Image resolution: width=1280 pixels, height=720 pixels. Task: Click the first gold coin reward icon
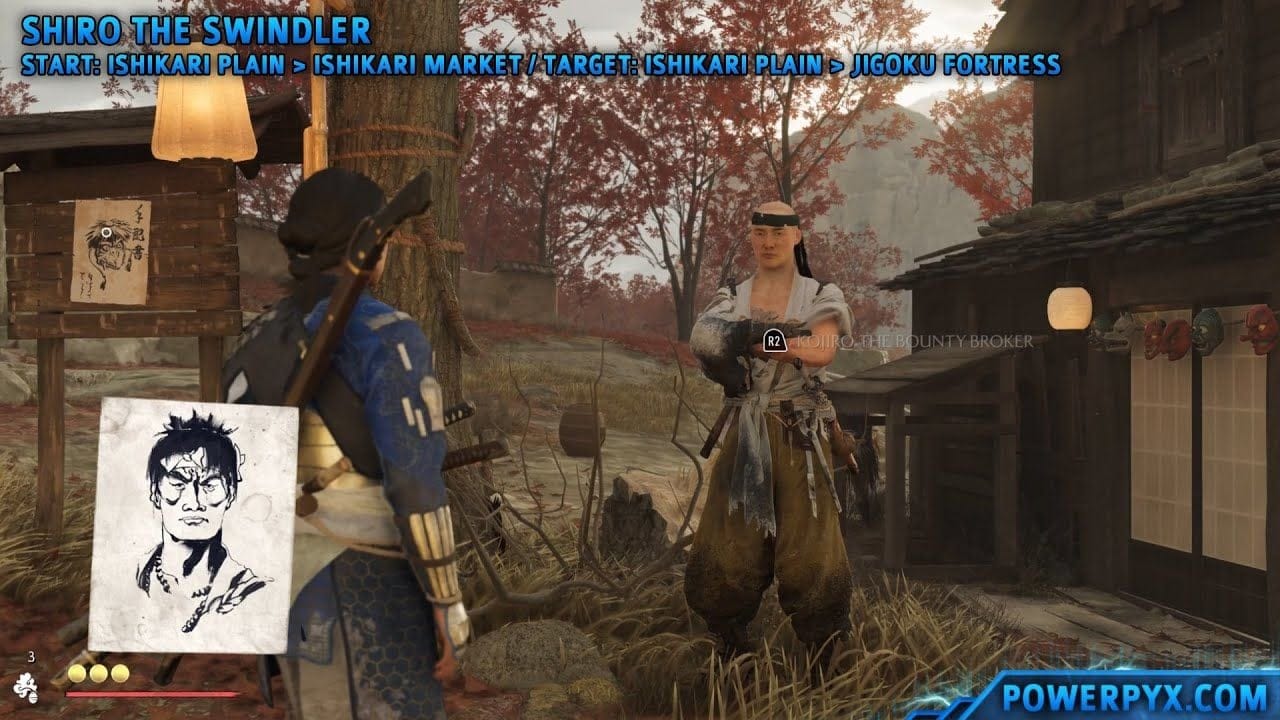click(x=76, y=673)
